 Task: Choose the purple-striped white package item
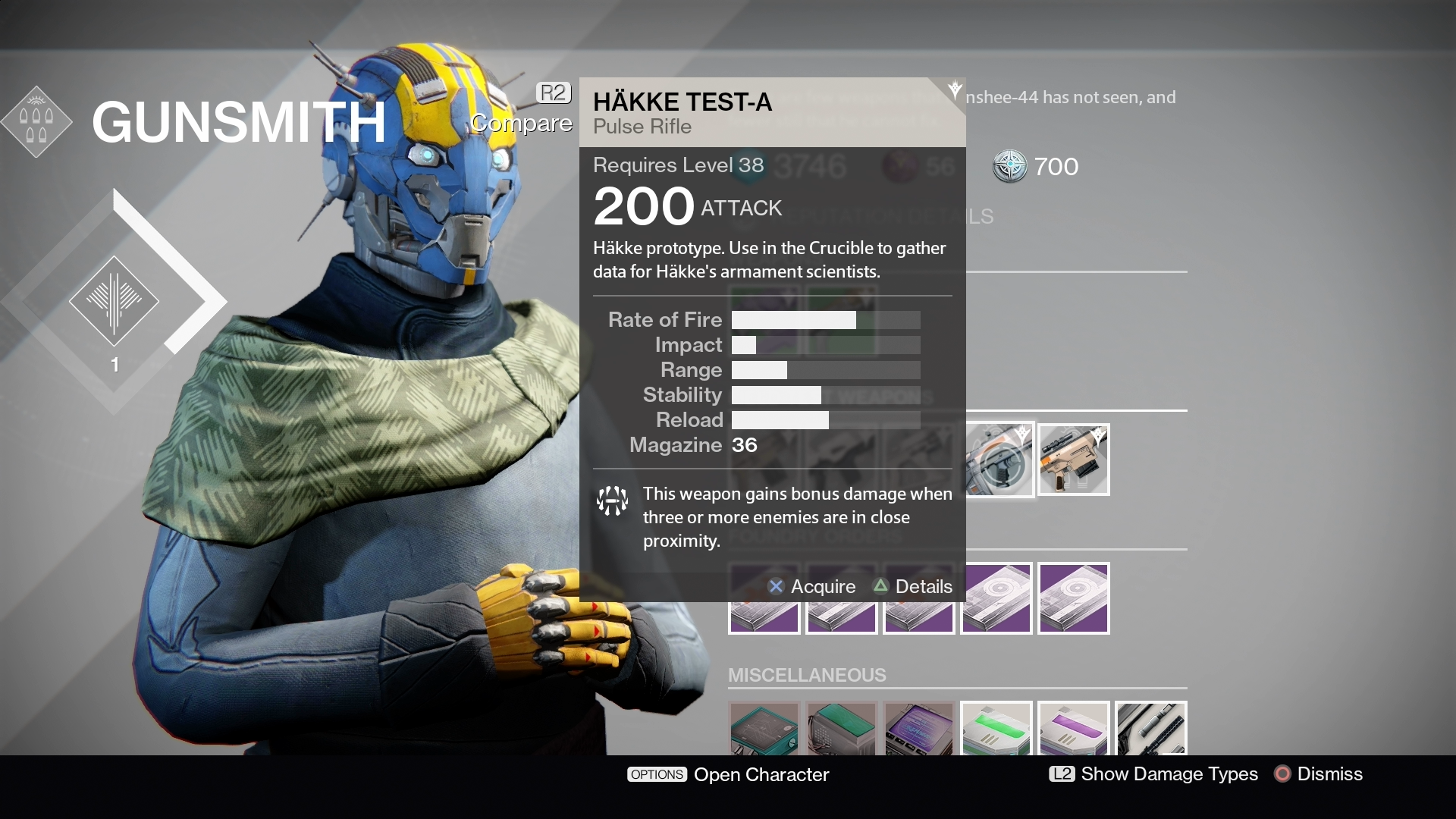(1073, 730)
